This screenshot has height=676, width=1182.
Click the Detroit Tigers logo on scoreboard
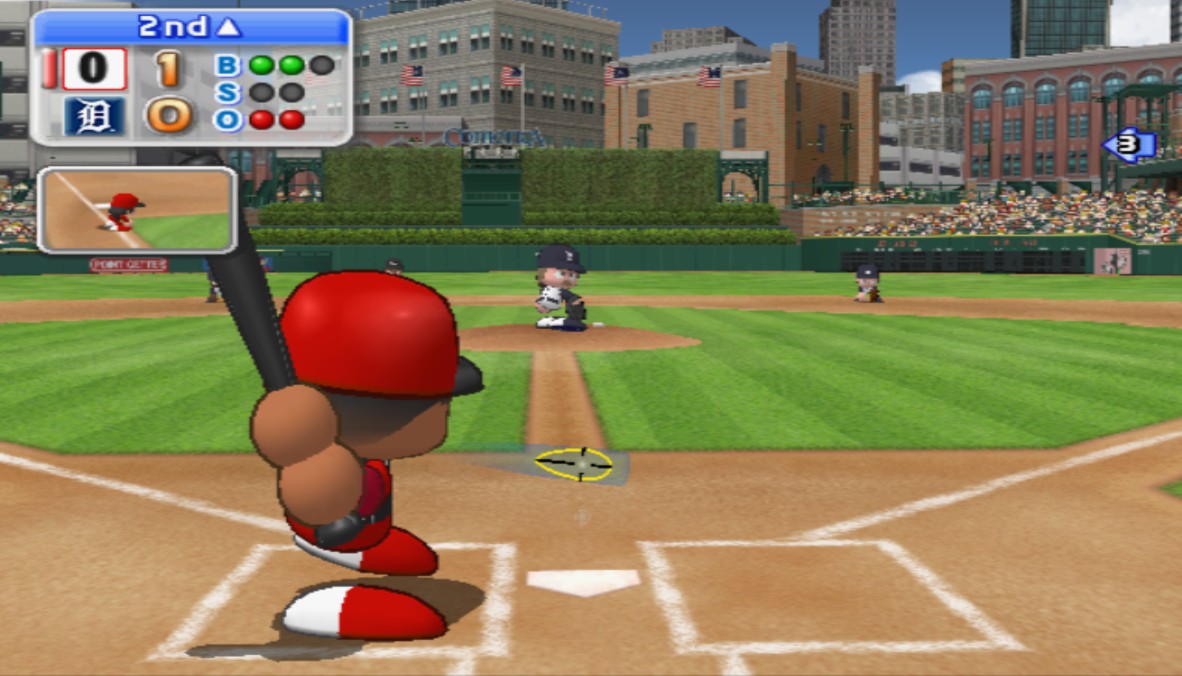pyautogui.click(x=95, y=116)
